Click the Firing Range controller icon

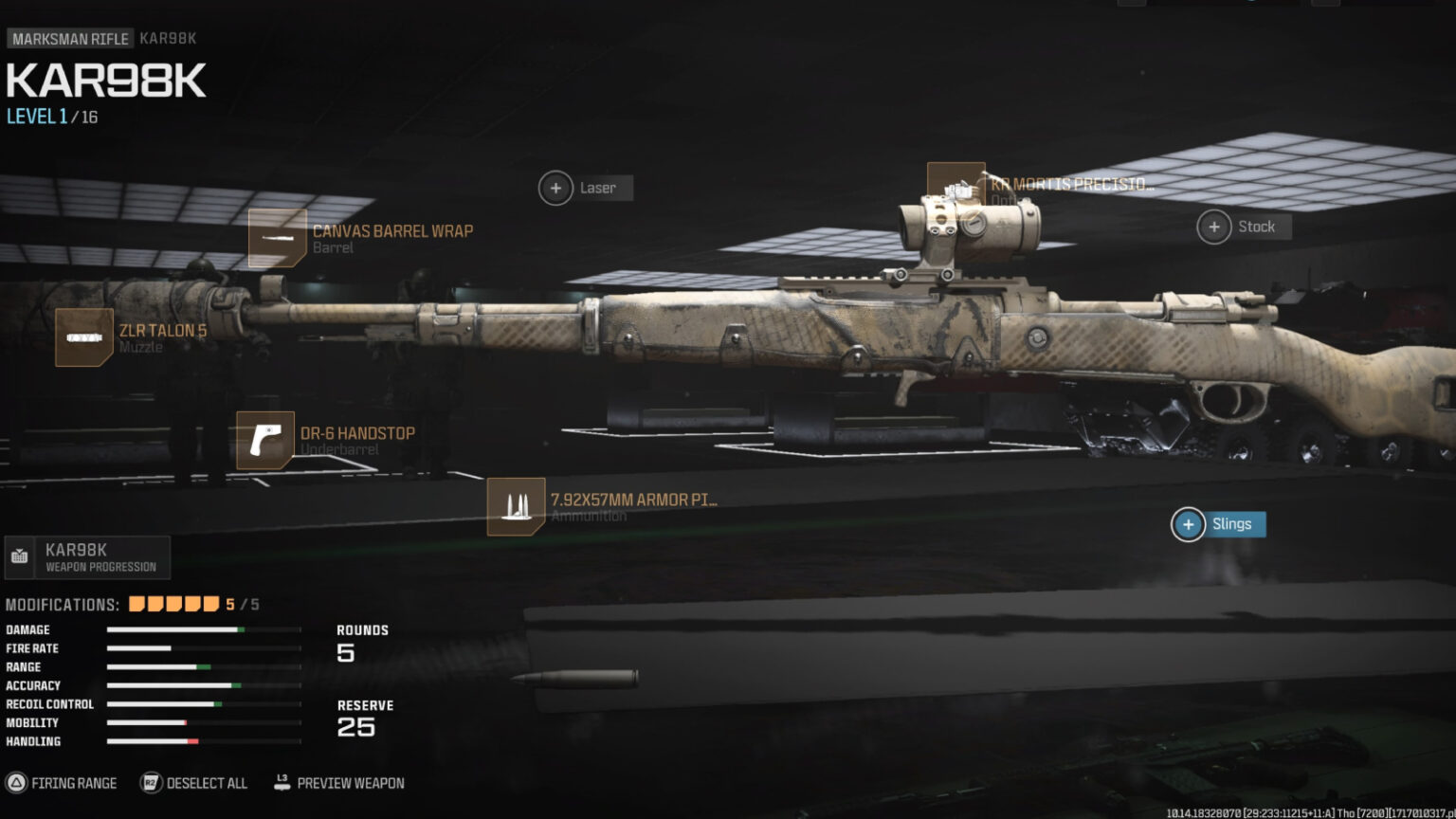[16, 783]
